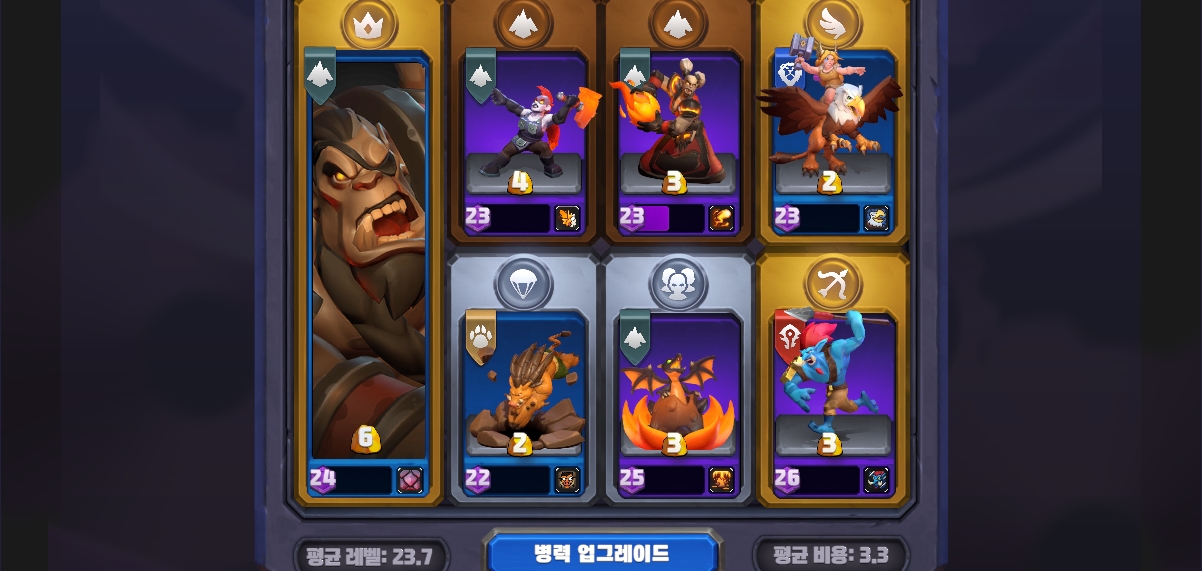
Task: Tap the fire shaman's talent icon
Action: point(721,218)
